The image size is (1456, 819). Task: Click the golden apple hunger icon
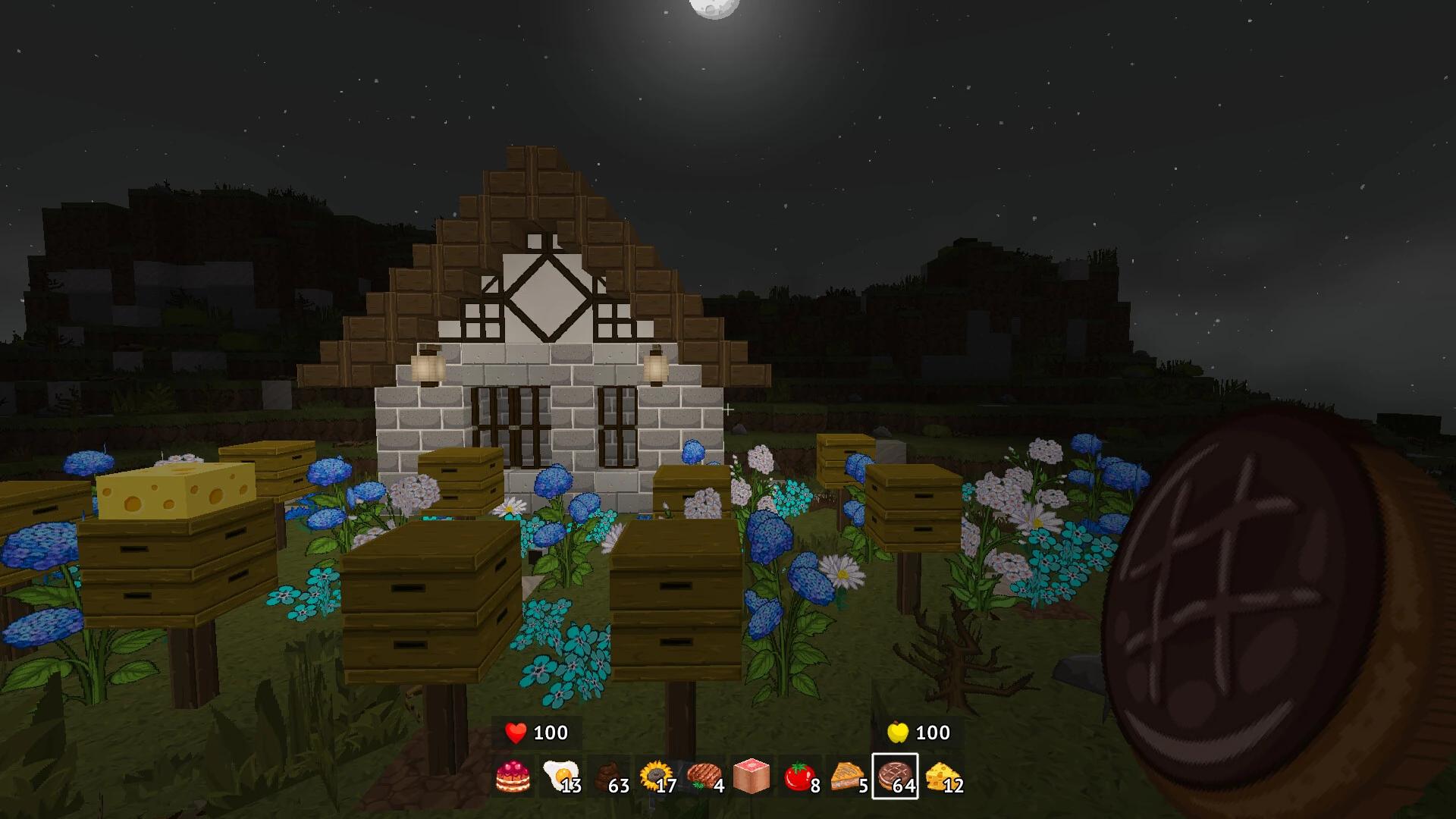pos(897,733)
